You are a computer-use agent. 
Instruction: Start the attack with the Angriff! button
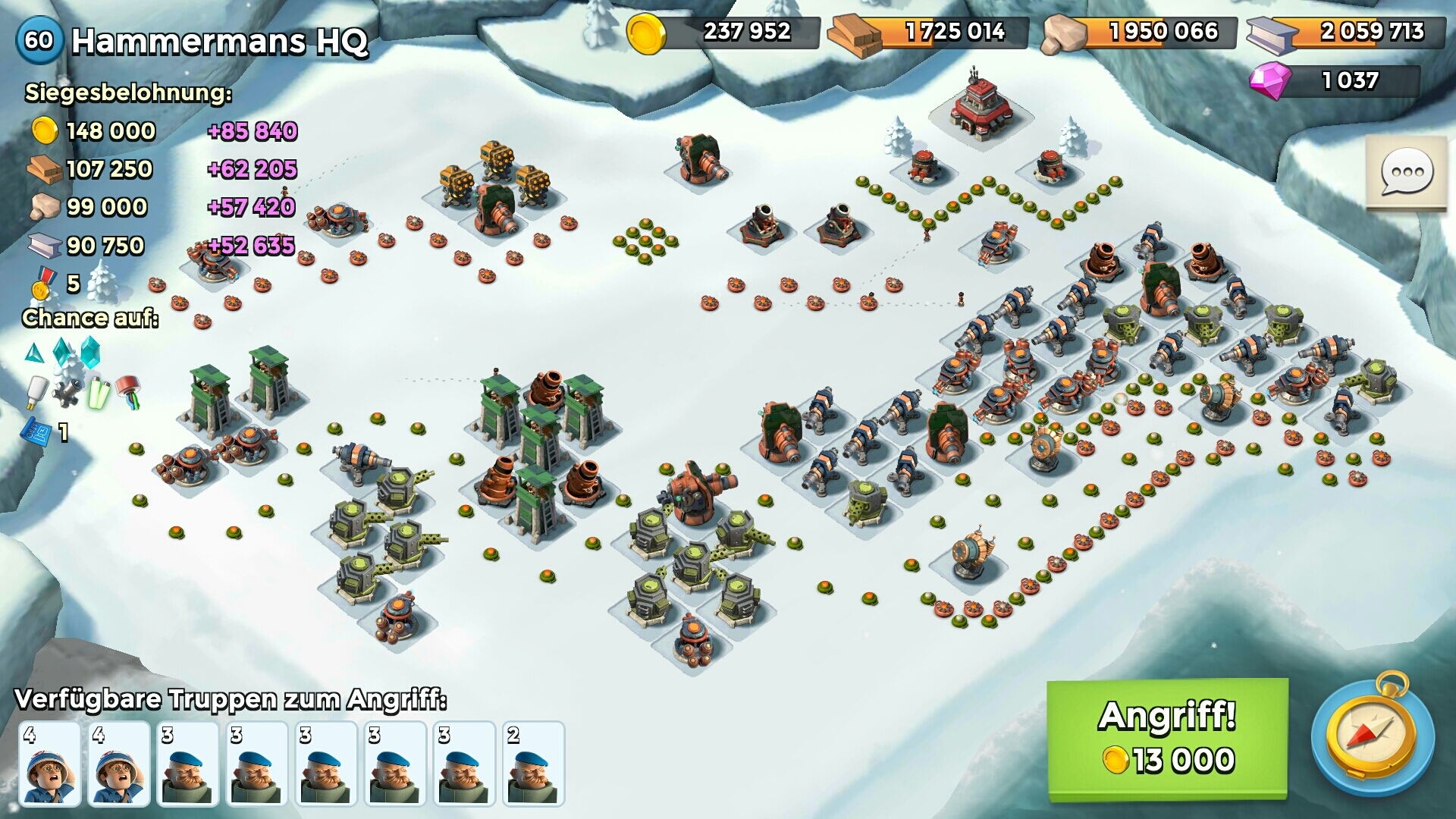tap(1166, 738)
